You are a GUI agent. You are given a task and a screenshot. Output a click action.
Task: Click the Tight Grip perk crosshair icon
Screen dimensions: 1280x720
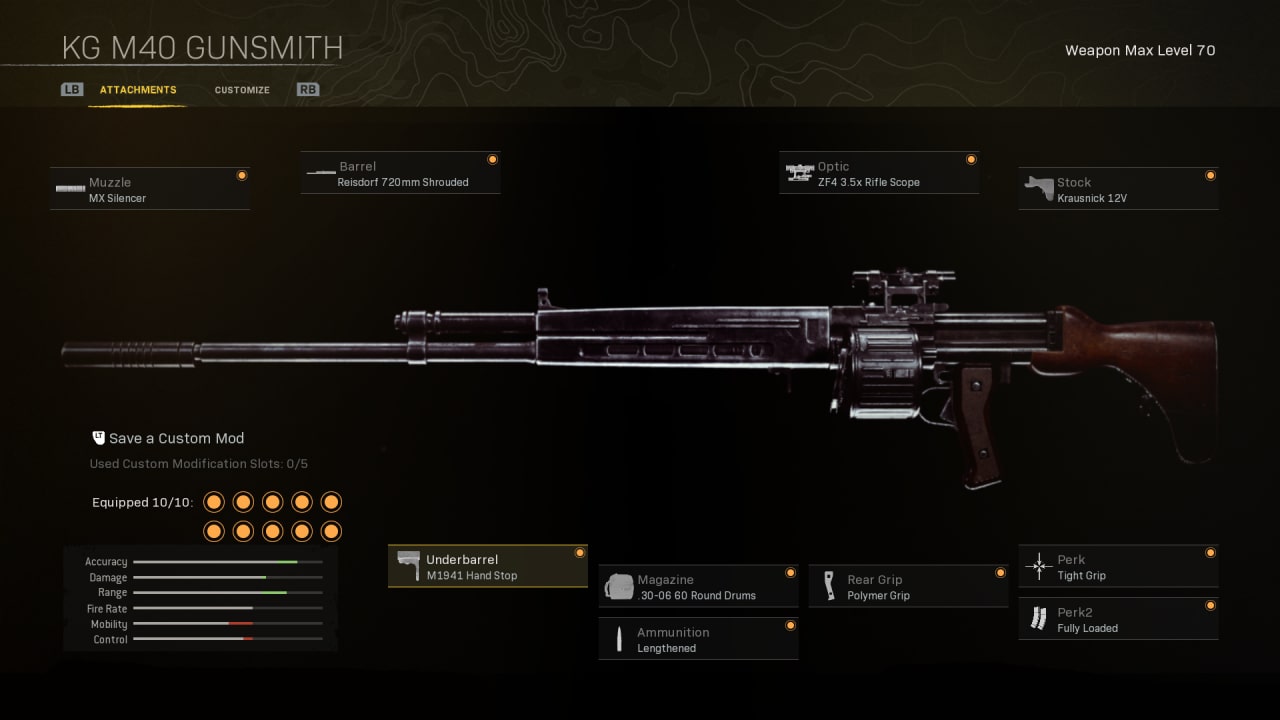coord(1038,565)
